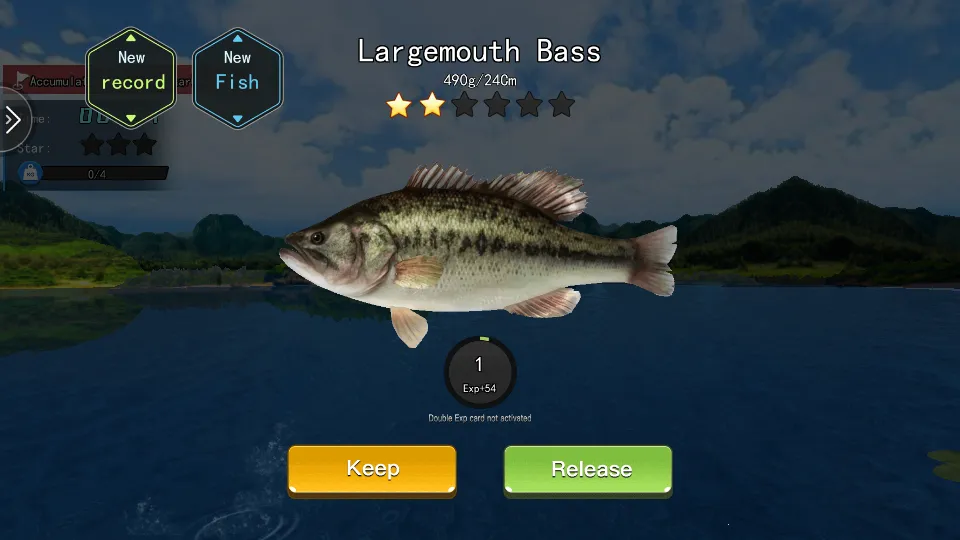The height and width of the screenshot is (540, 960).
Task: Keep the Largemouth Bass
Action: (372, 469)
